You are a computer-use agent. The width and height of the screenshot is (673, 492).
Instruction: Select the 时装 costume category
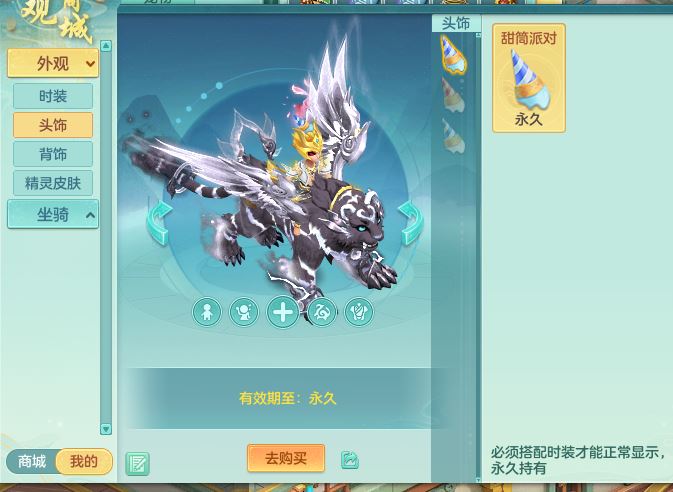53,96
